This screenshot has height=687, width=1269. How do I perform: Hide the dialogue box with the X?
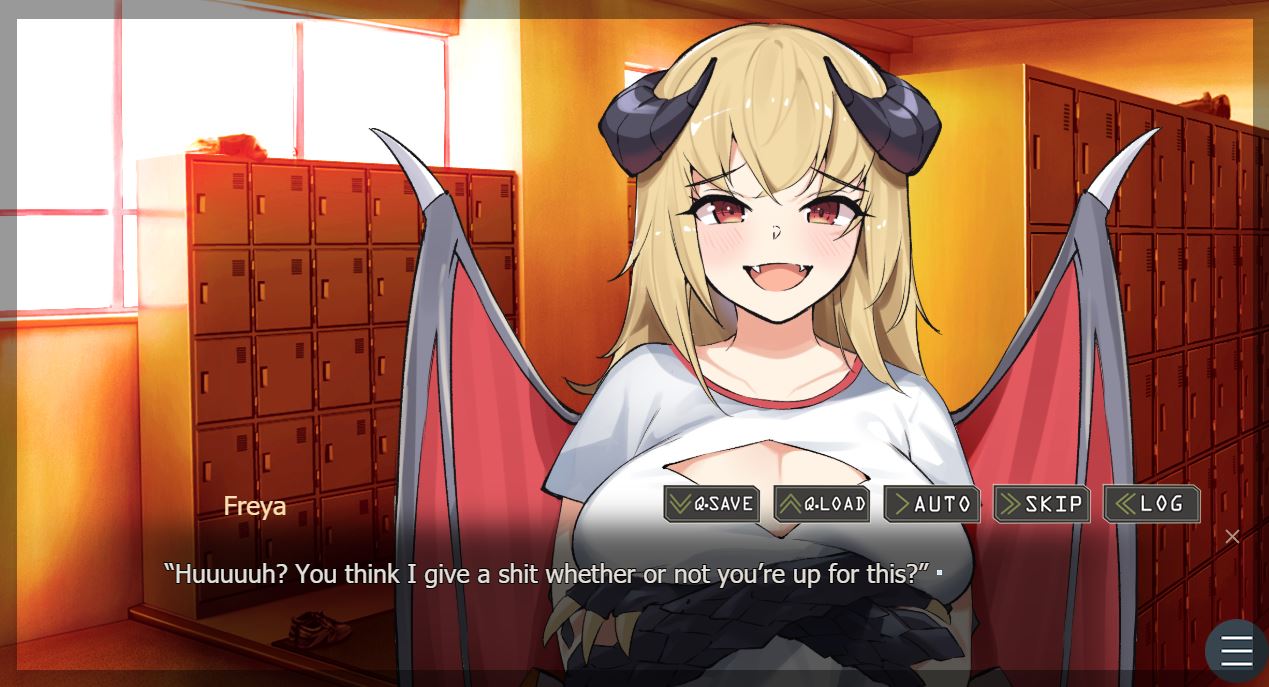1232,537
